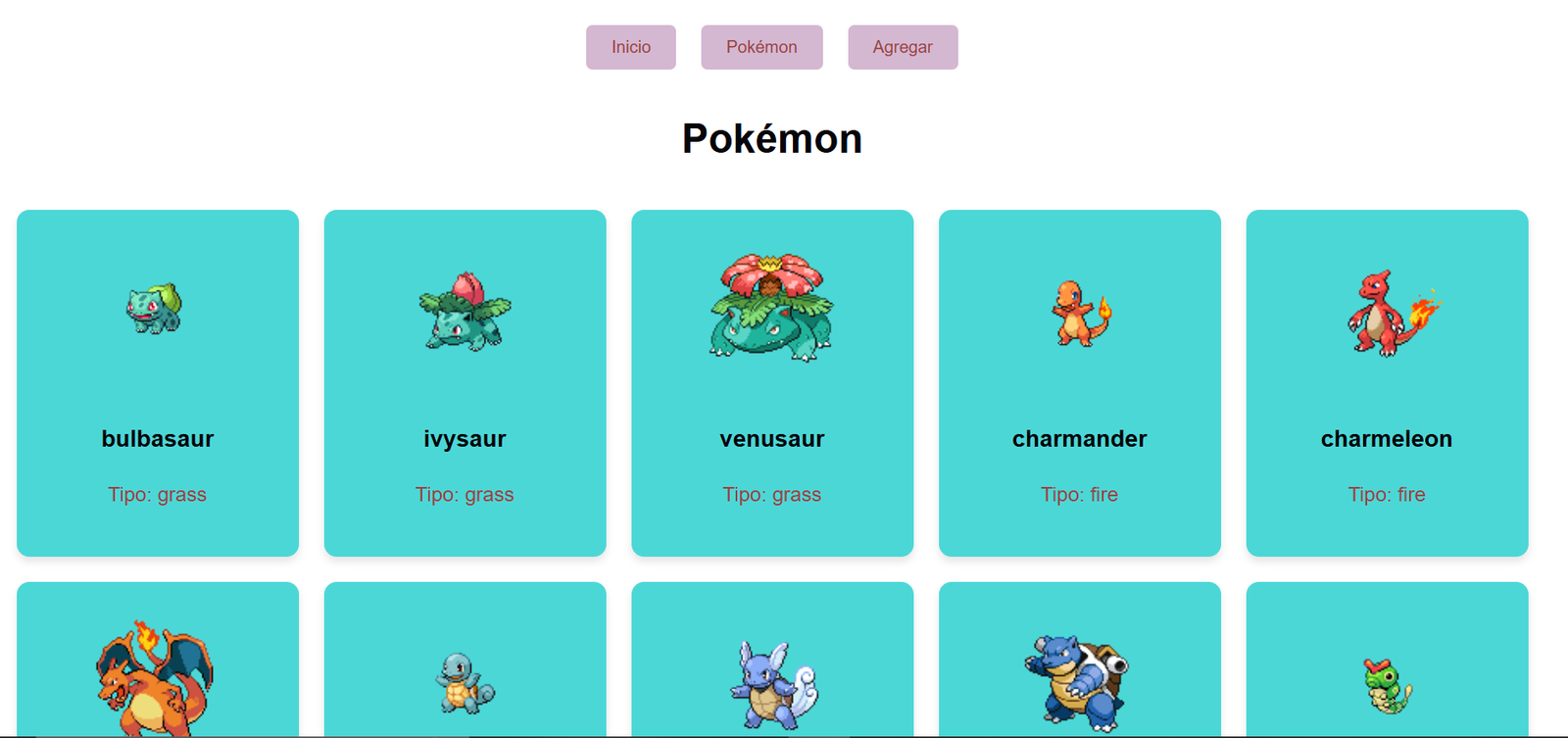Switch to the Pokémon section
Screen dimensions: 1568x738
tap(761, 46)
